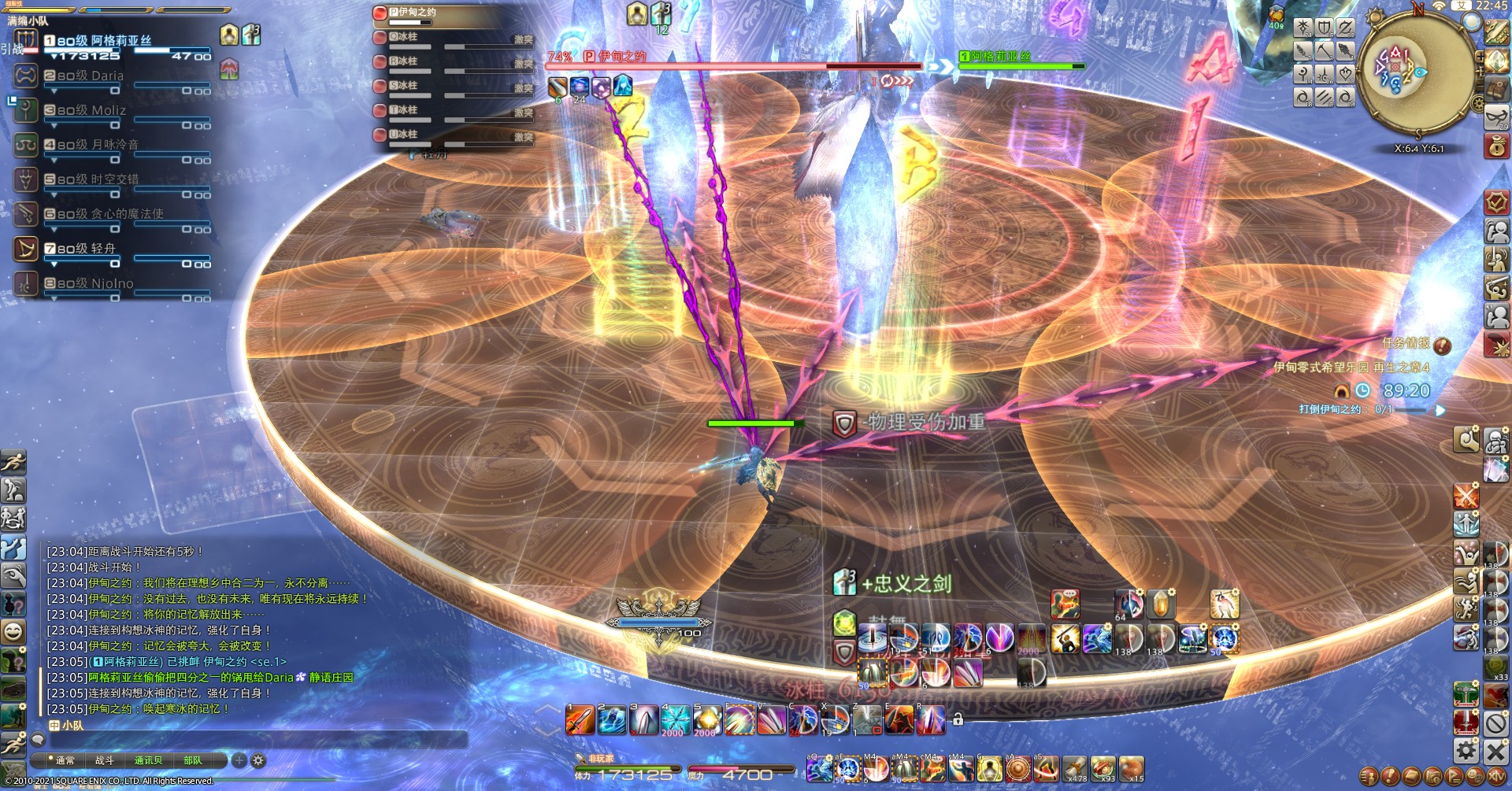The image size is (1512, 791).
Task: Switch to the 通常 chat tab
Action: [x=65, y=760]
